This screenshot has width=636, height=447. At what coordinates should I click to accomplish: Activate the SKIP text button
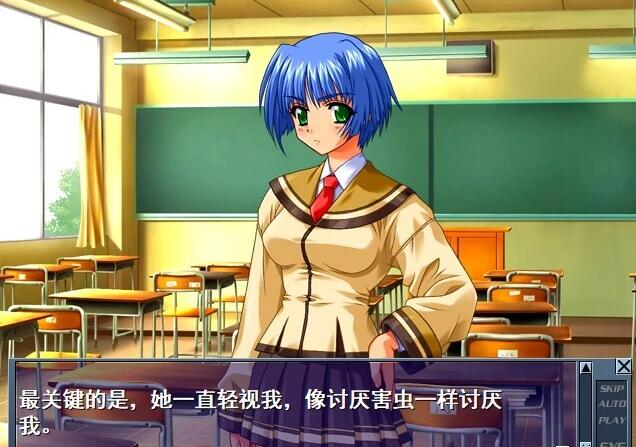[611, 388]
